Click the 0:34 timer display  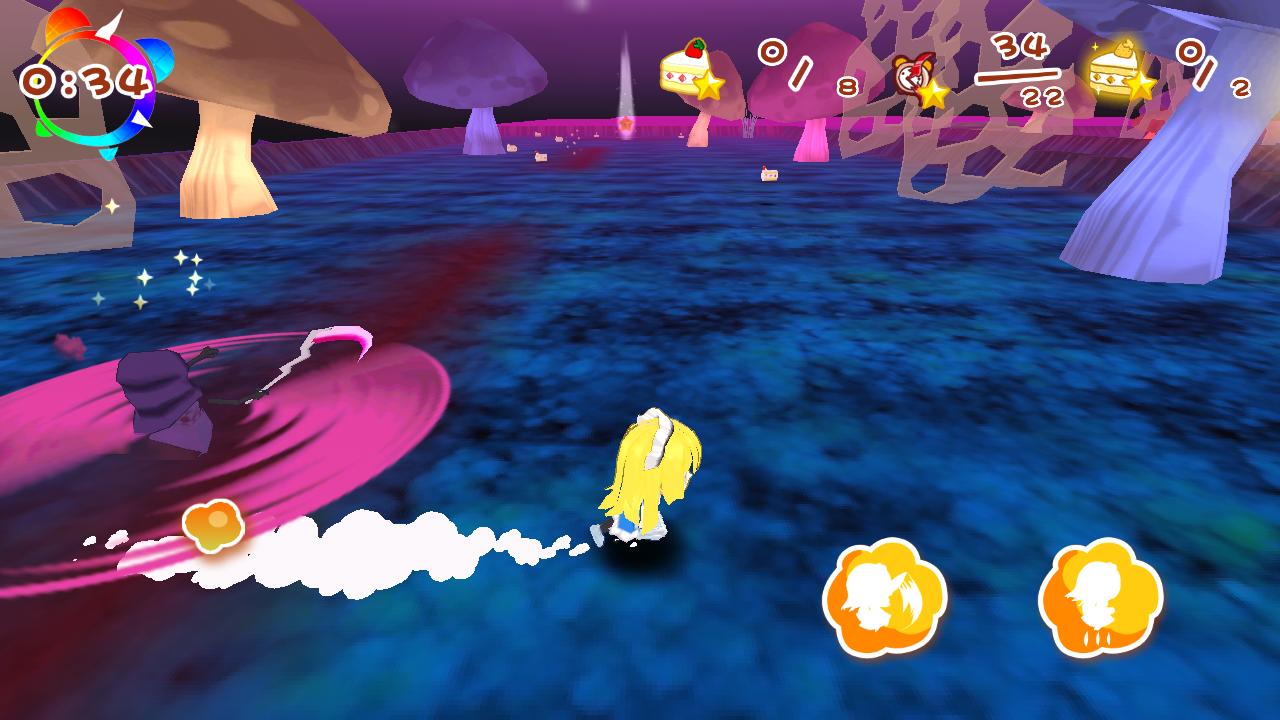pyautogui.click(x=85, y=77)
